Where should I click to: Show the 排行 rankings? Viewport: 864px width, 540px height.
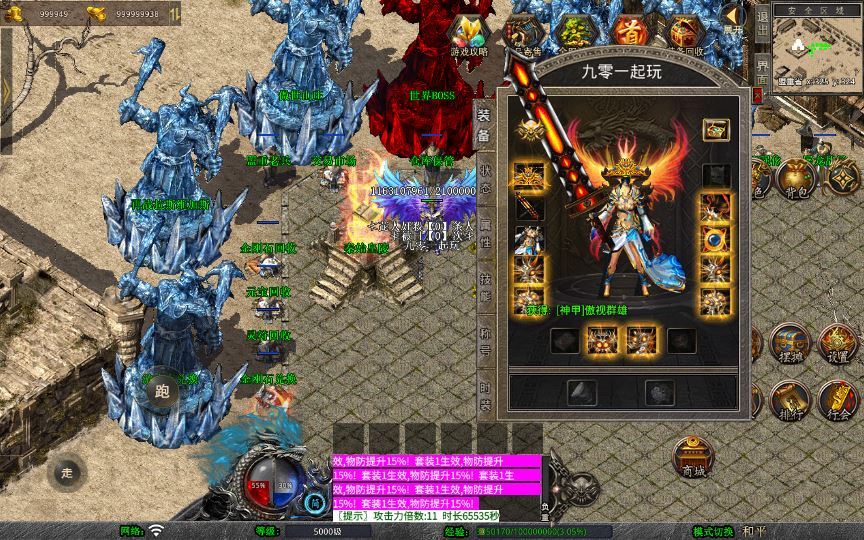[788, 401]
